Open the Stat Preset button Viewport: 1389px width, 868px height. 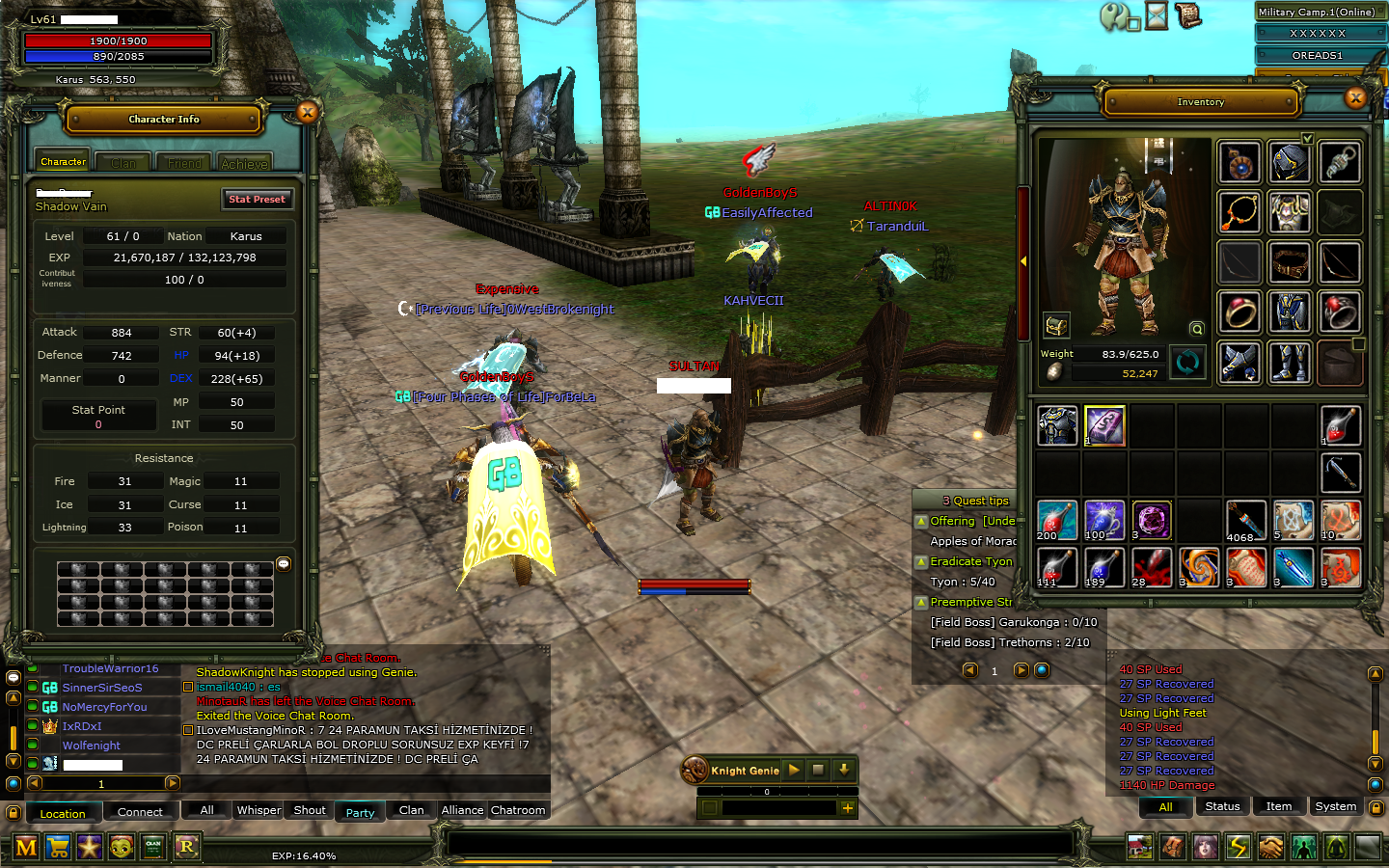pos(257,199)
